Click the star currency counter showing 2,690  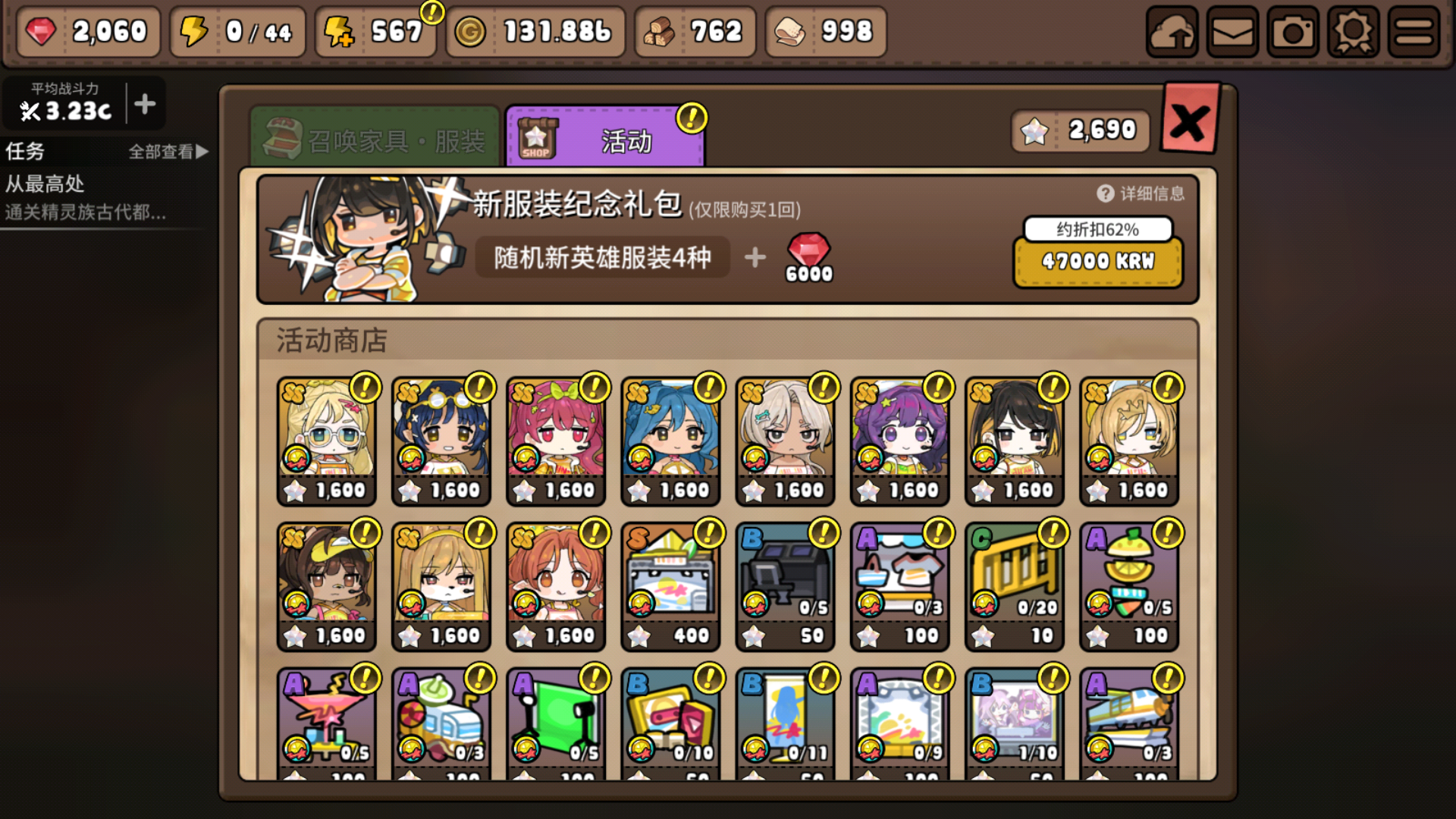(x=1079, y=129)
